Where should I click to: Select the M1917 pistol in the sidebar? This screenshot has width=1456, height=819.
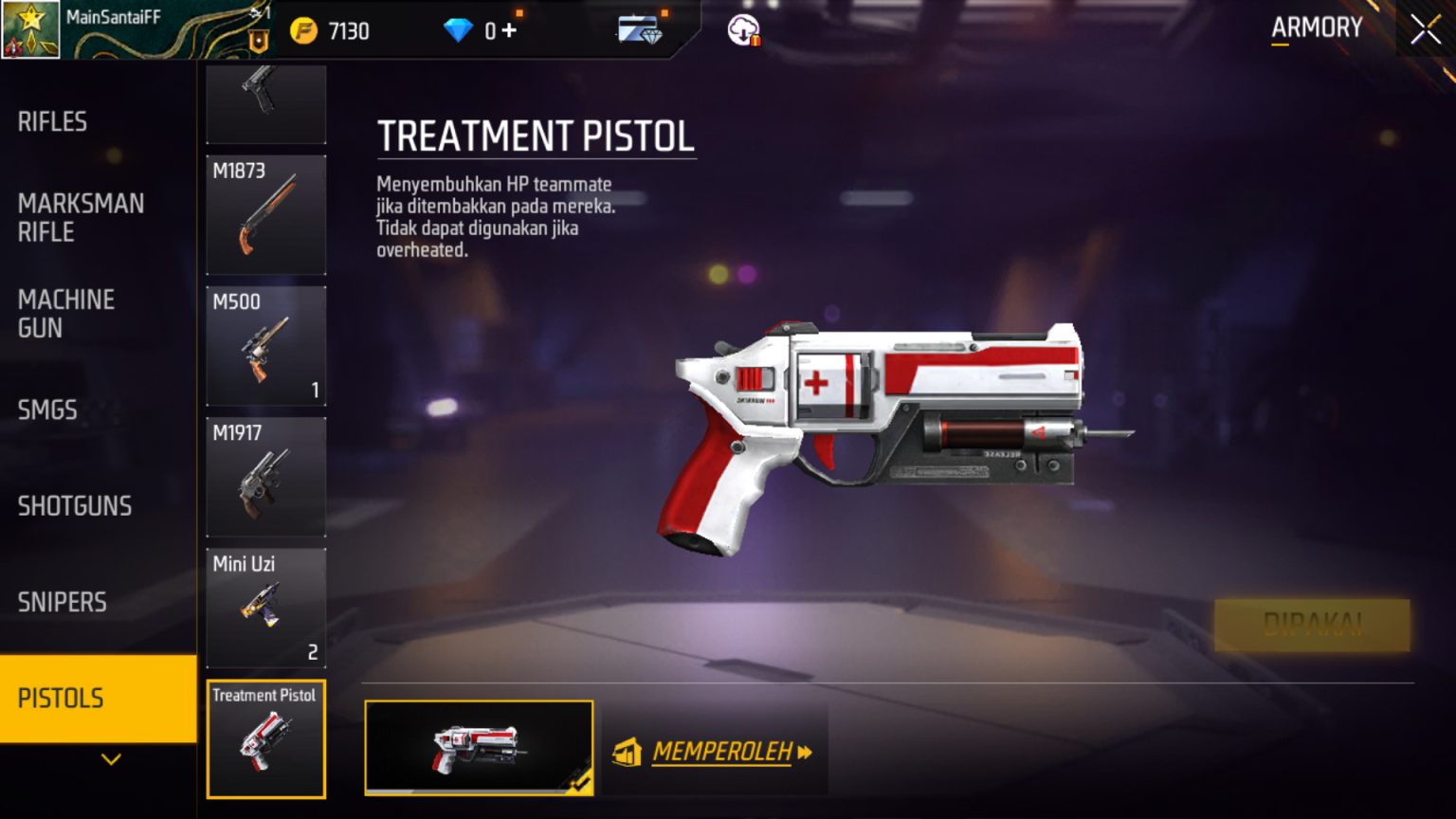(x=265, y=477)
